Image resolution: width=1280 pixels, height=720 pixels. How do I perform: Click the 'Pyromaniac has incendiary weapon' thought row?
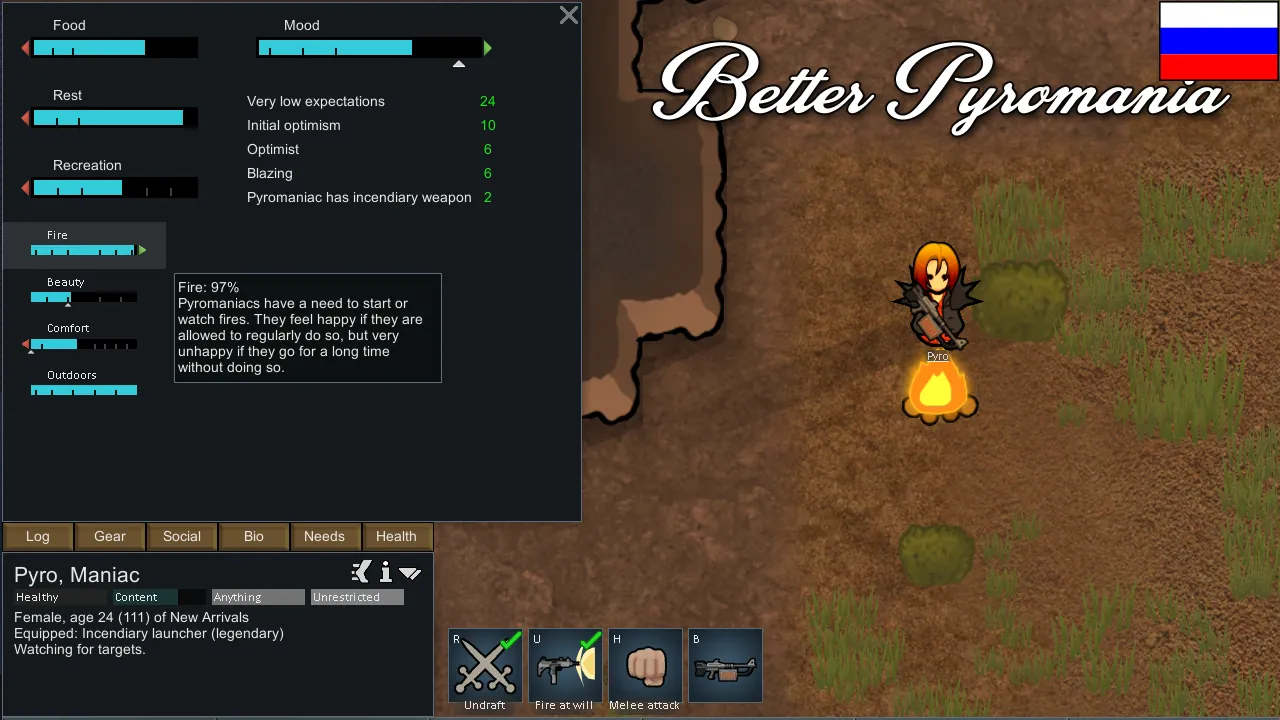371,197
